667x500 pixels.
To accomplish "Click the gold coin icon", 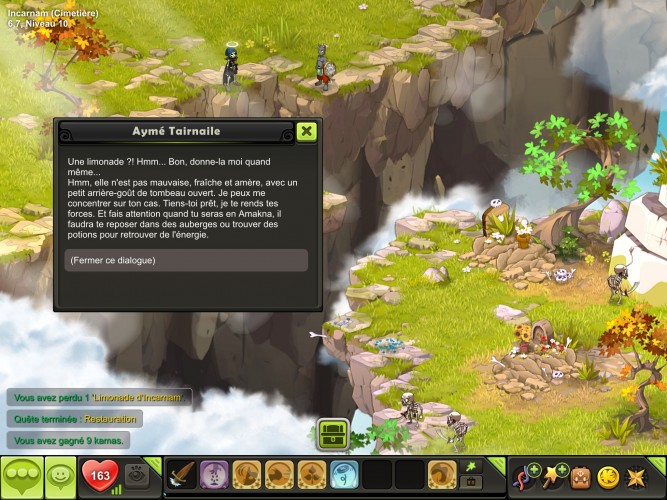I will tap(608, 474).
